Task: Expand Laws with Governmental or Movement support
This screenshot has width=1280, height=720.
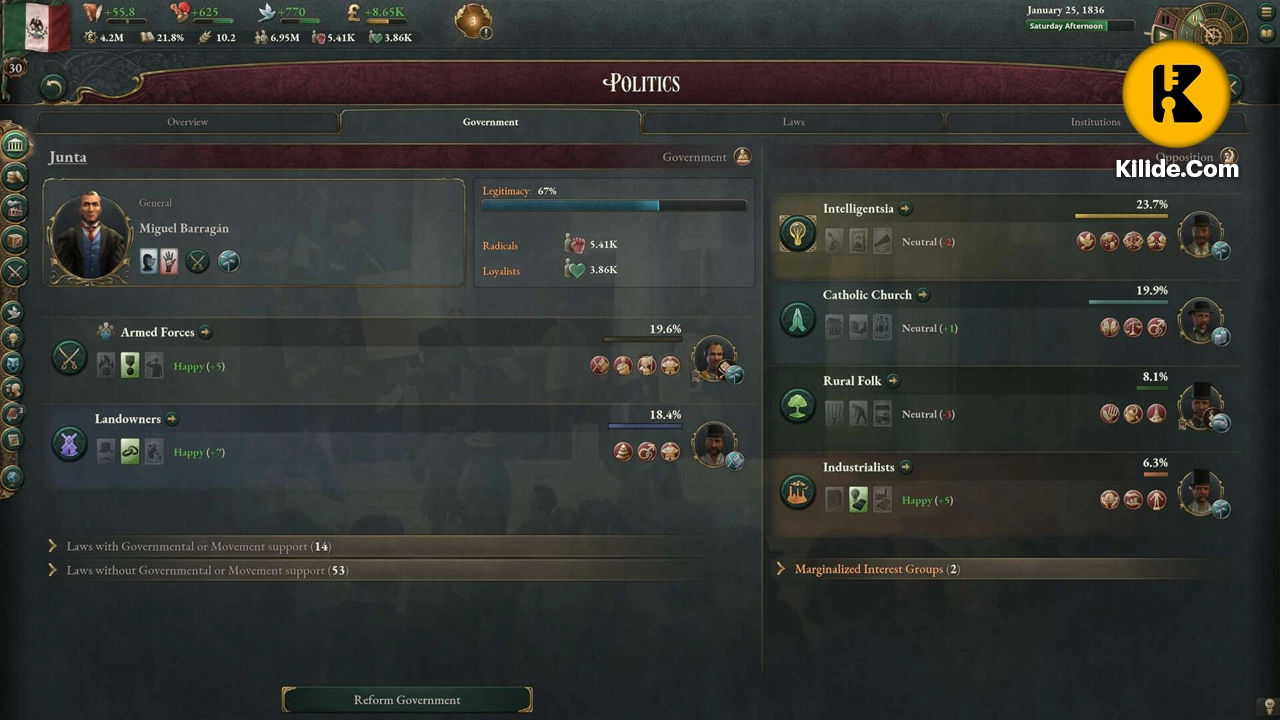Action: click(x=198, y=547)
